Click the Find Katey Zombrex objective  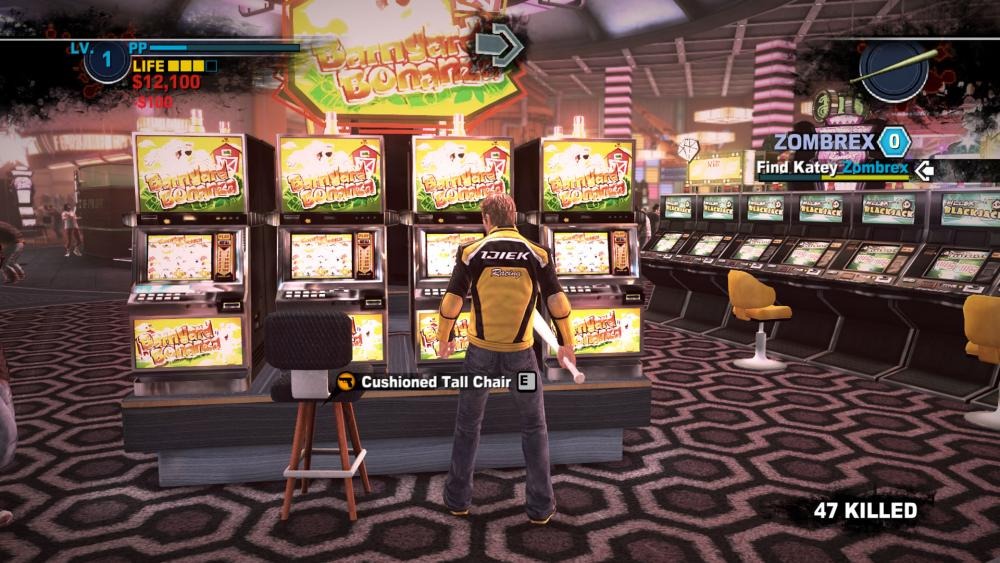[832, 168]
